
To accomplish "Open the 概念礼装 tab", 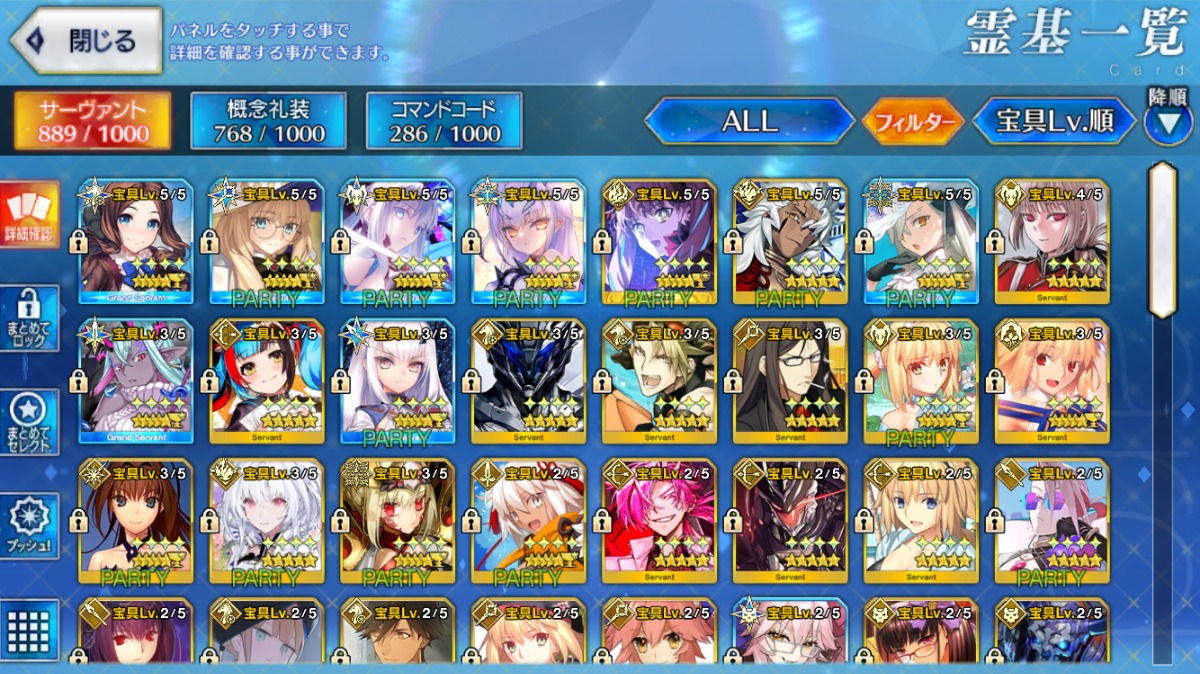I will [268, 121].
